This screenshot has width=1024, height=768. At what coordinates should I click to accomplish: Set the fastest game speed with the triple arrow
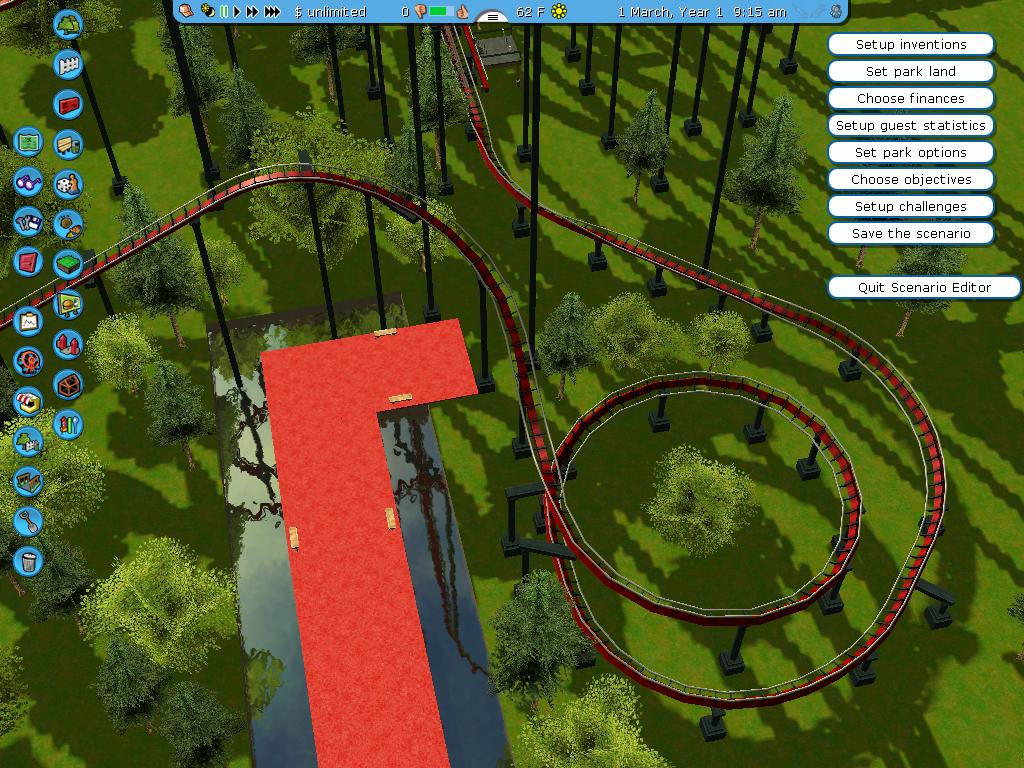(x=272, y=12)
